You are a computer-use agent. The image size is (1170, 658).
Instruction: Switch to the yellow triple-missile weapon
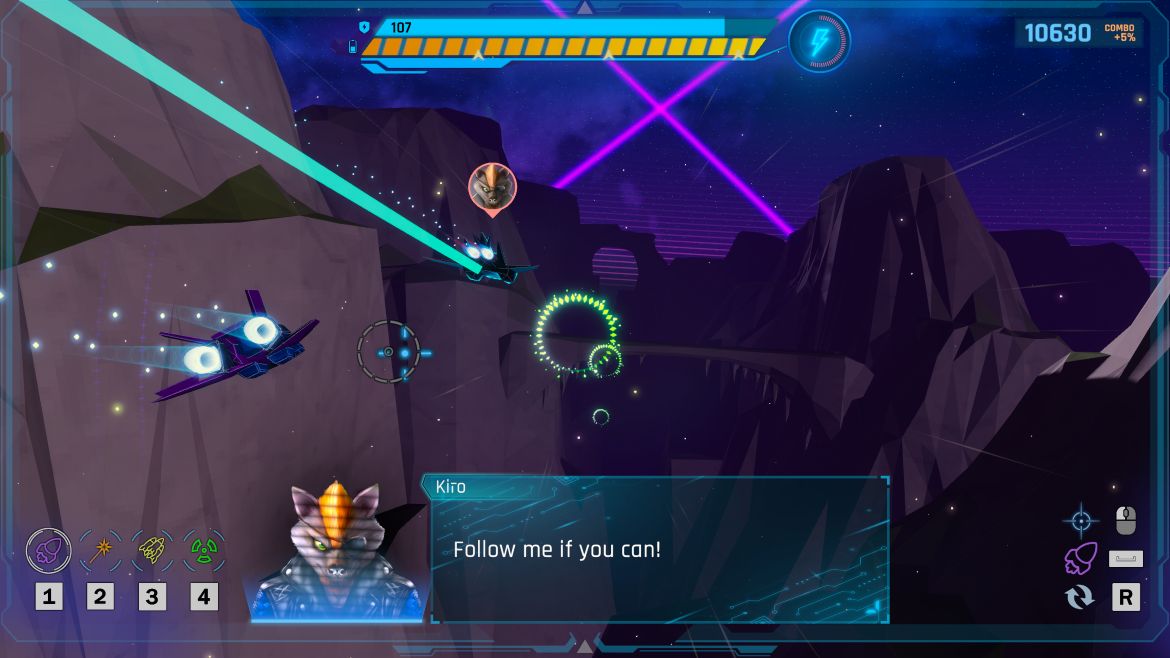pos(152,549)
